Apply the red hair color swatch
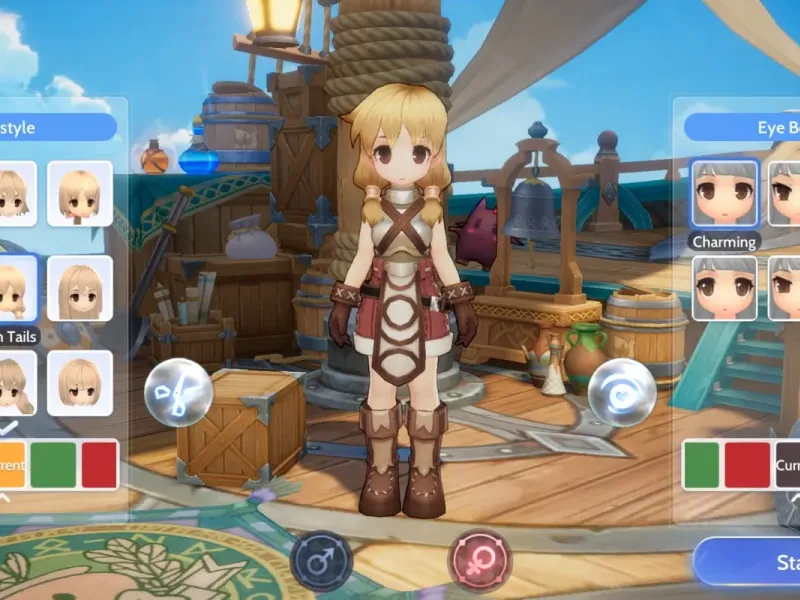The width and height of the screenshot is (800, 600). click(x=99, y=465)
